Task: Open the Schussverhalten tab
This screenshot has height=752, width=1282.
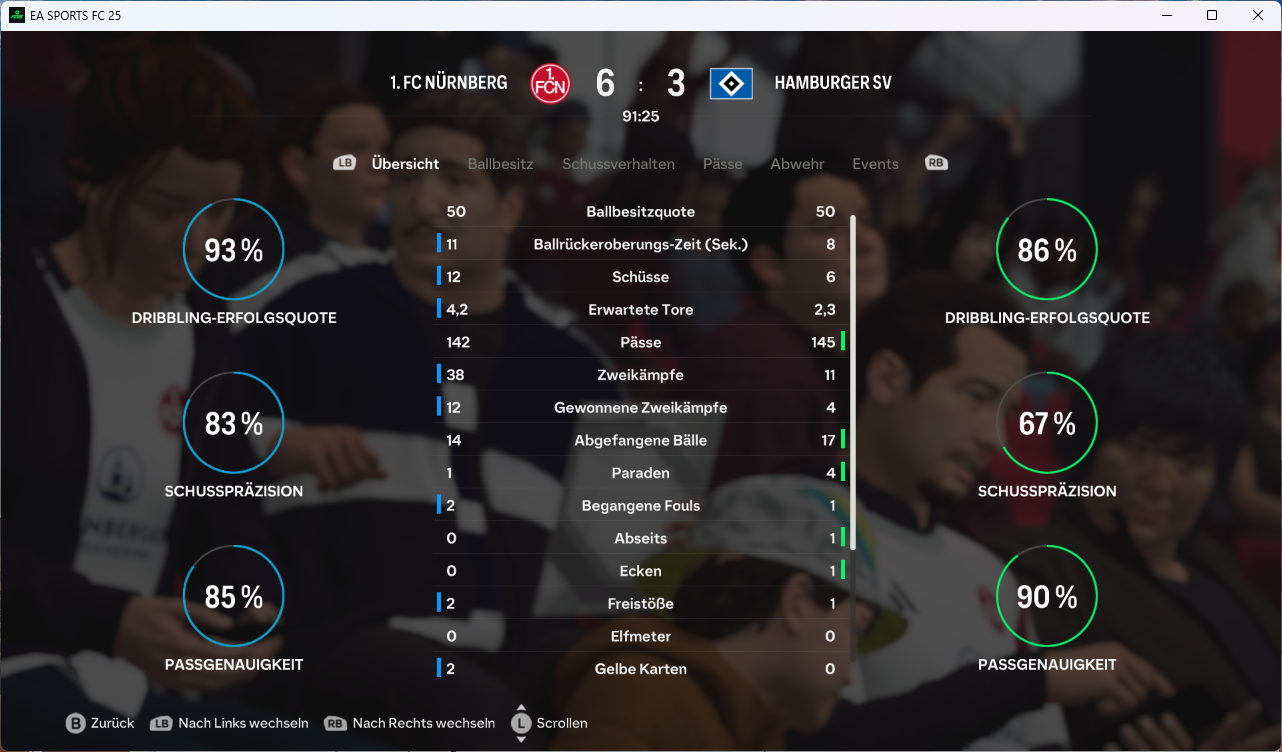Action: click(618, 164)
